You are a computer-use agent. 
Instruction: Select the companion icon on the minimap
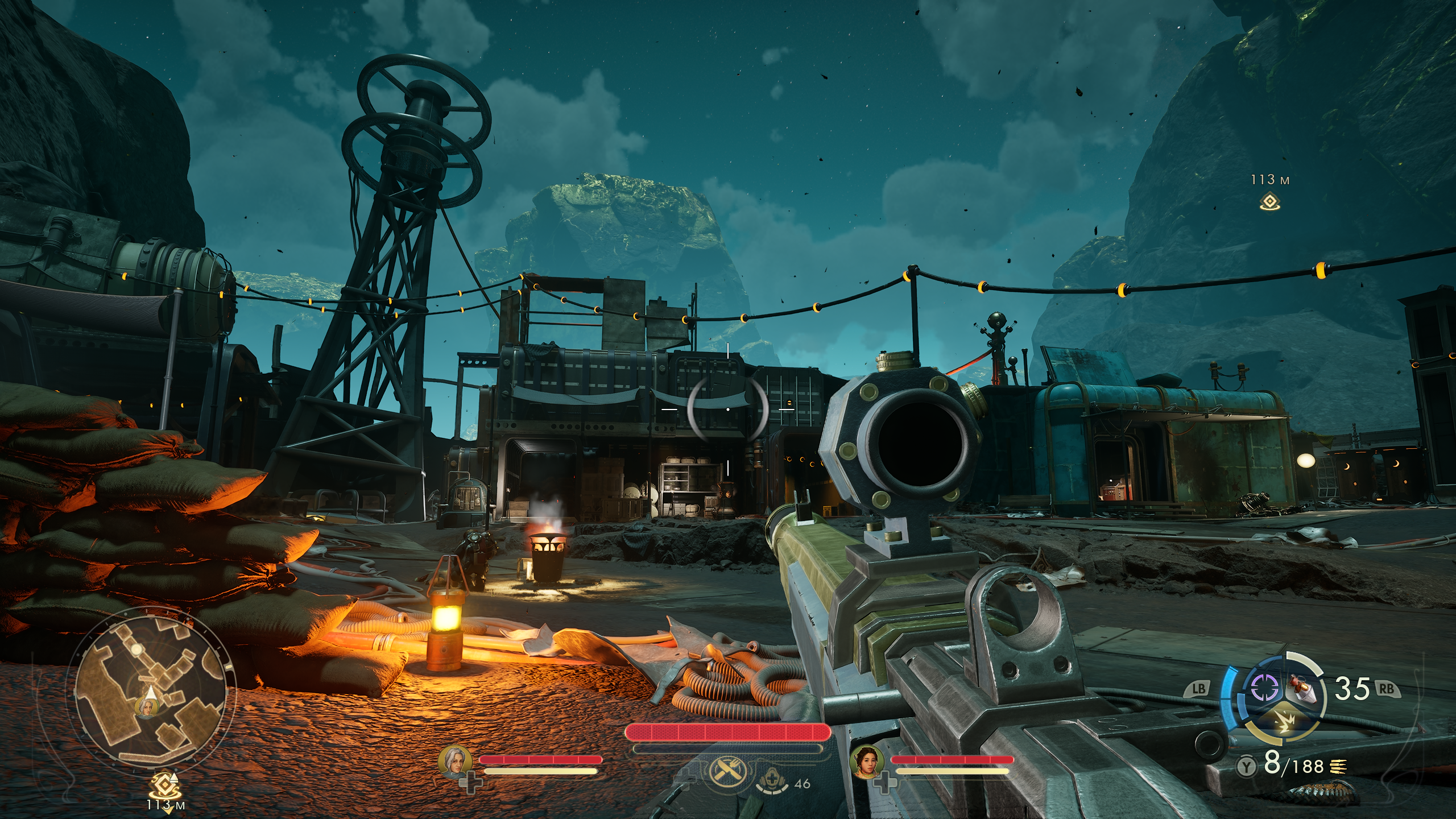pos(146,708)
